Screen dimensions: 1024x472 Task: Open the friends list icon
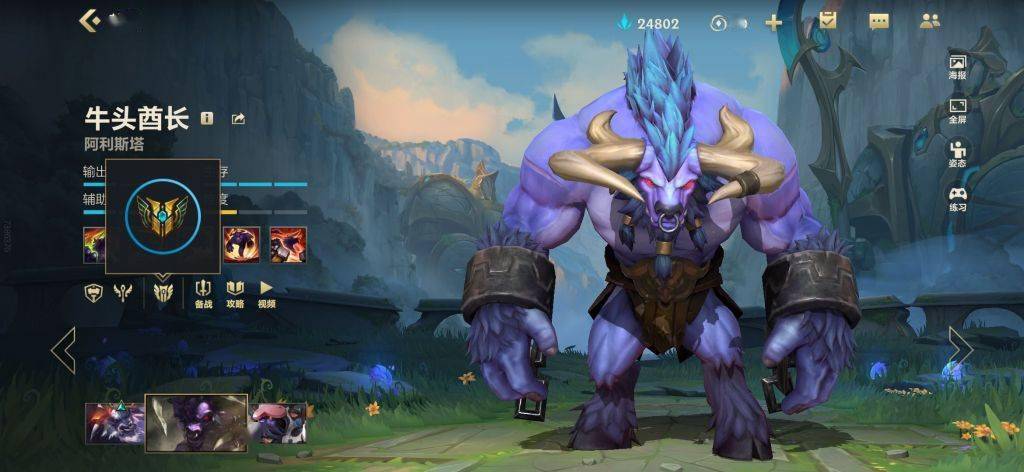[x=930, y=22]
